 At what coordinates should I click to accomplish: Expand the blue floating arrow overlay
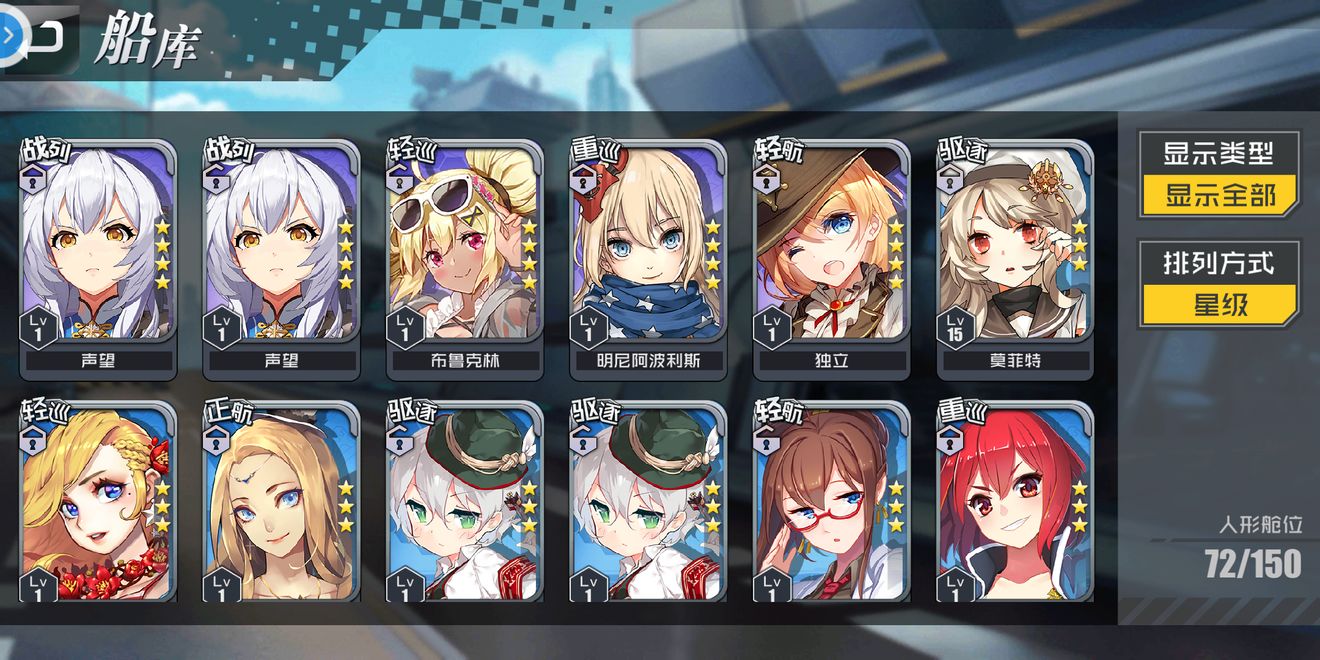(x=9, y=34)
